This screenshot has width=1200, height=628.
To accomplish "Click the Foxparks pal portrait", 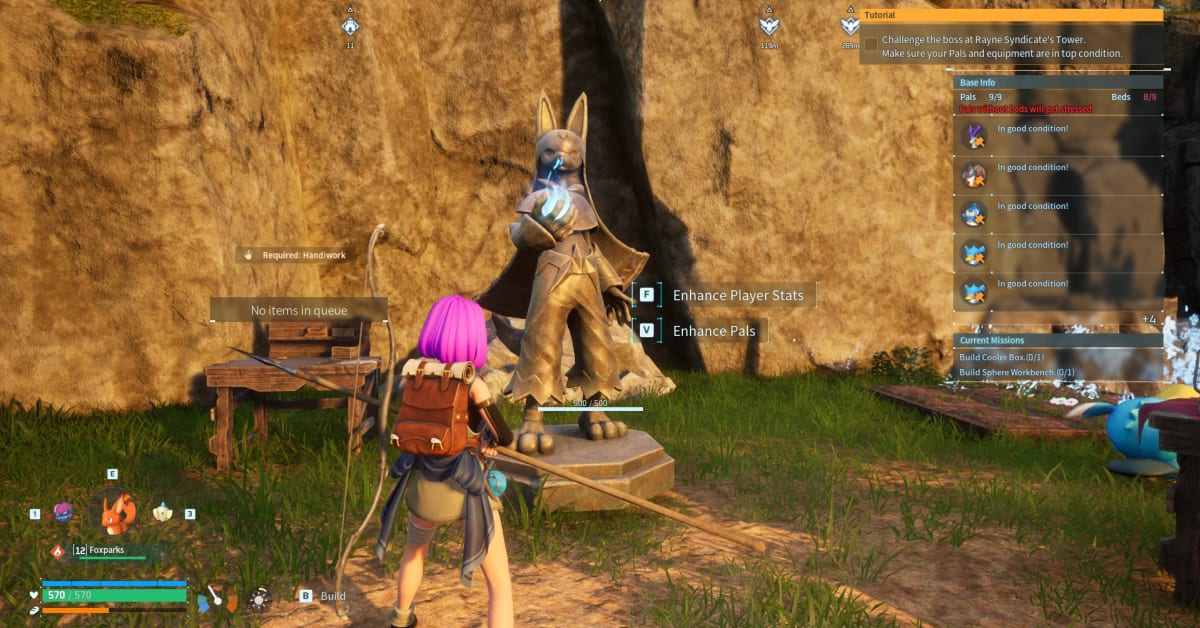I will coord(119,512).
